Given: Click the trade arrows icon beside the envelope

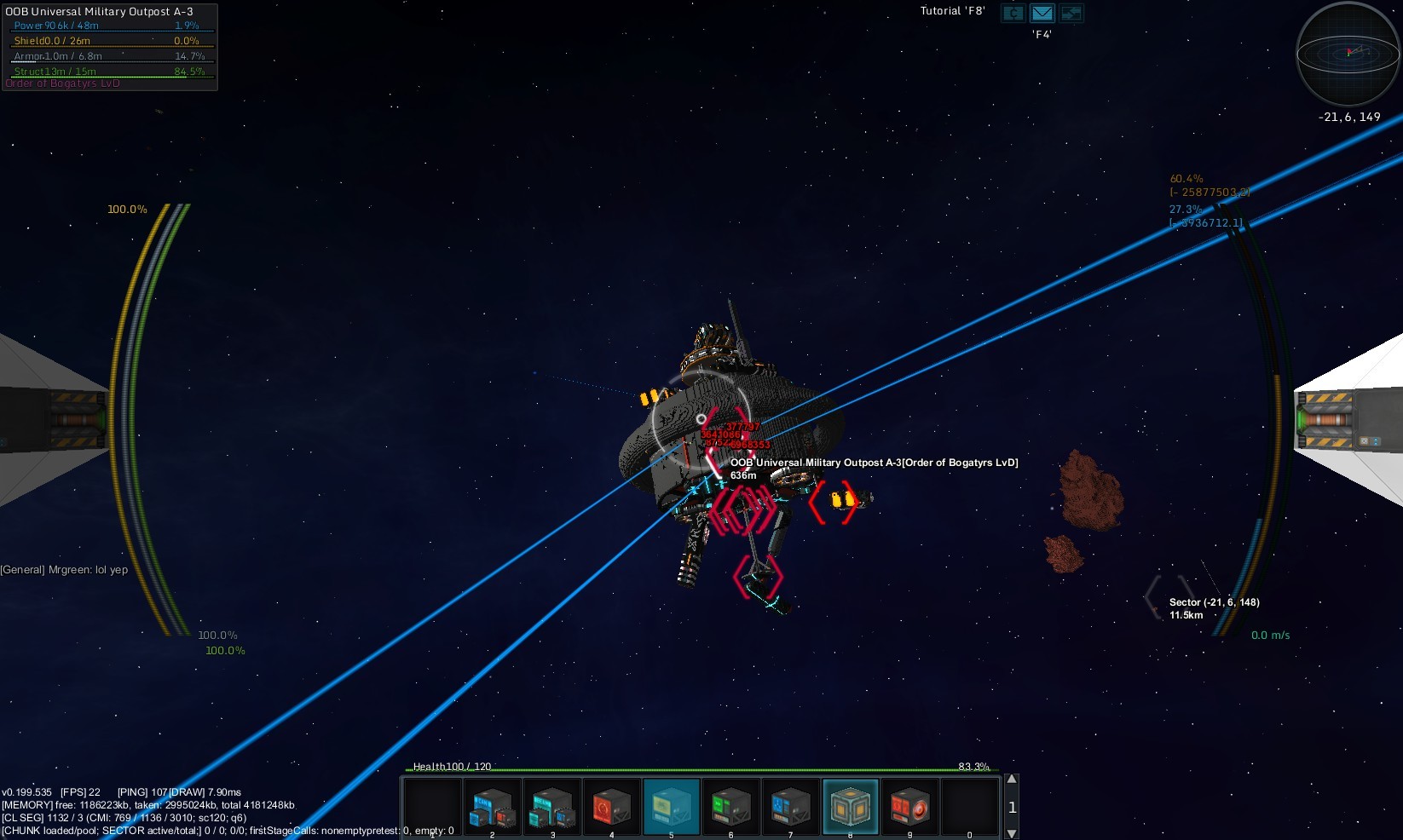Looking at the screenshot, I should [x=1071, y=14].
